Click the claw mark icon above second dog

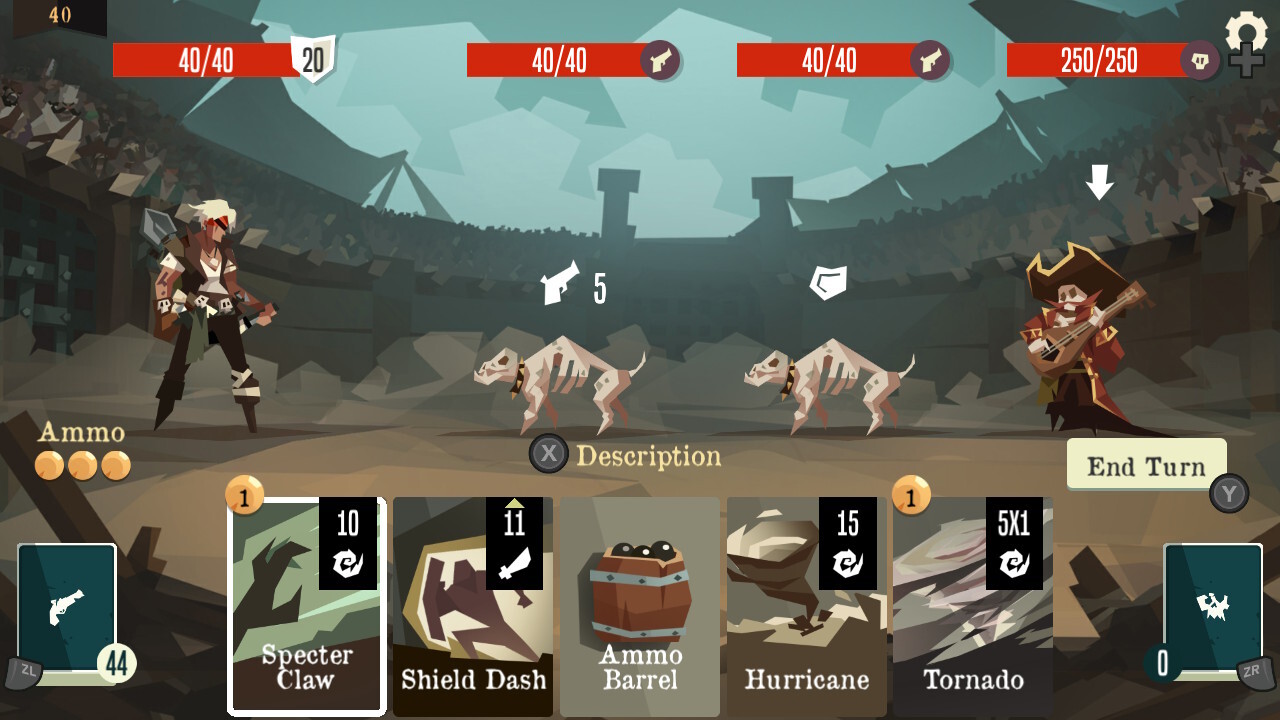(827, 281)
